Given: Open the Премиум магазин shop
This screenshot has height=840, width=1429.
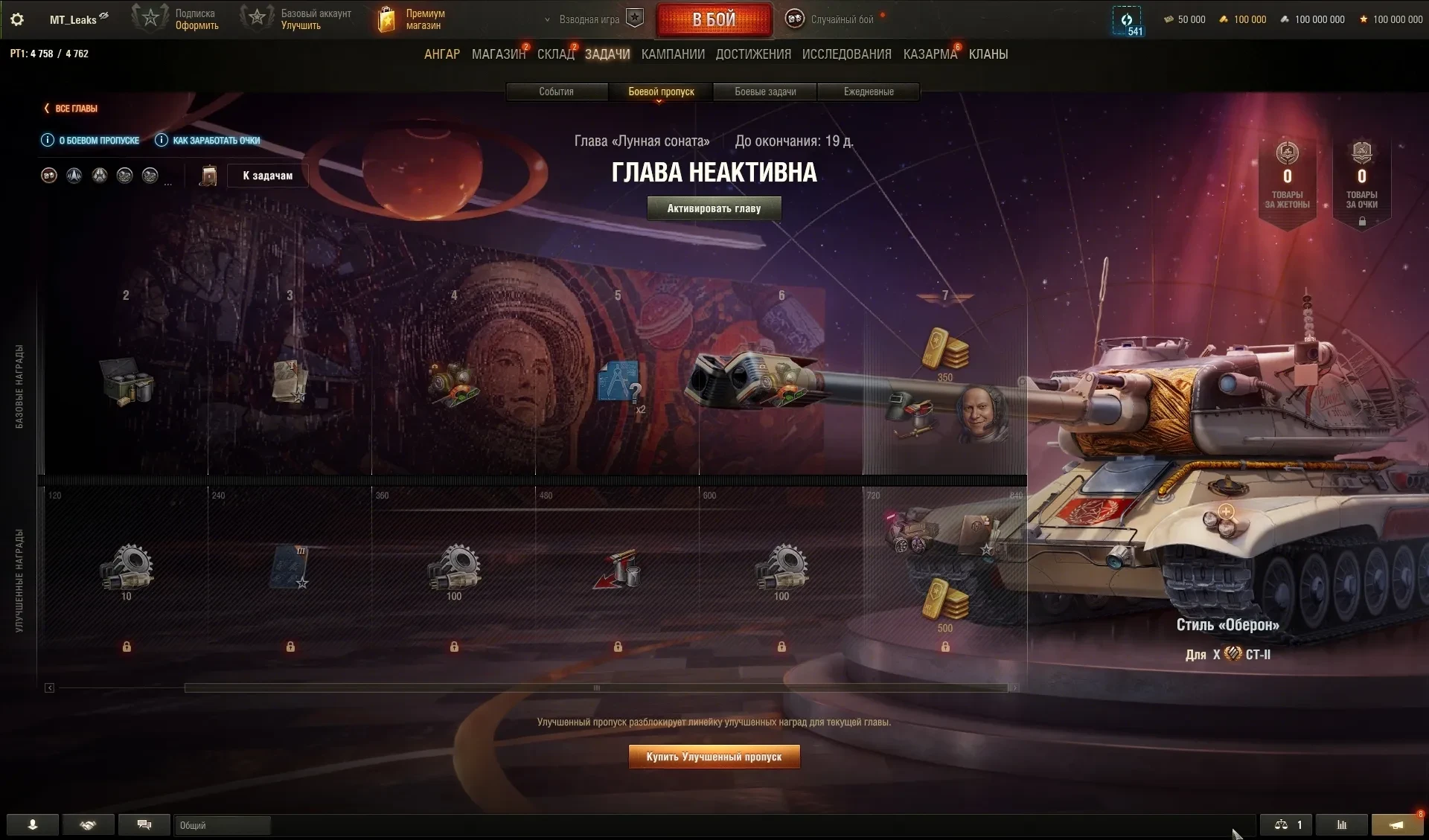Looking at the screenshot, I should 413,19.
